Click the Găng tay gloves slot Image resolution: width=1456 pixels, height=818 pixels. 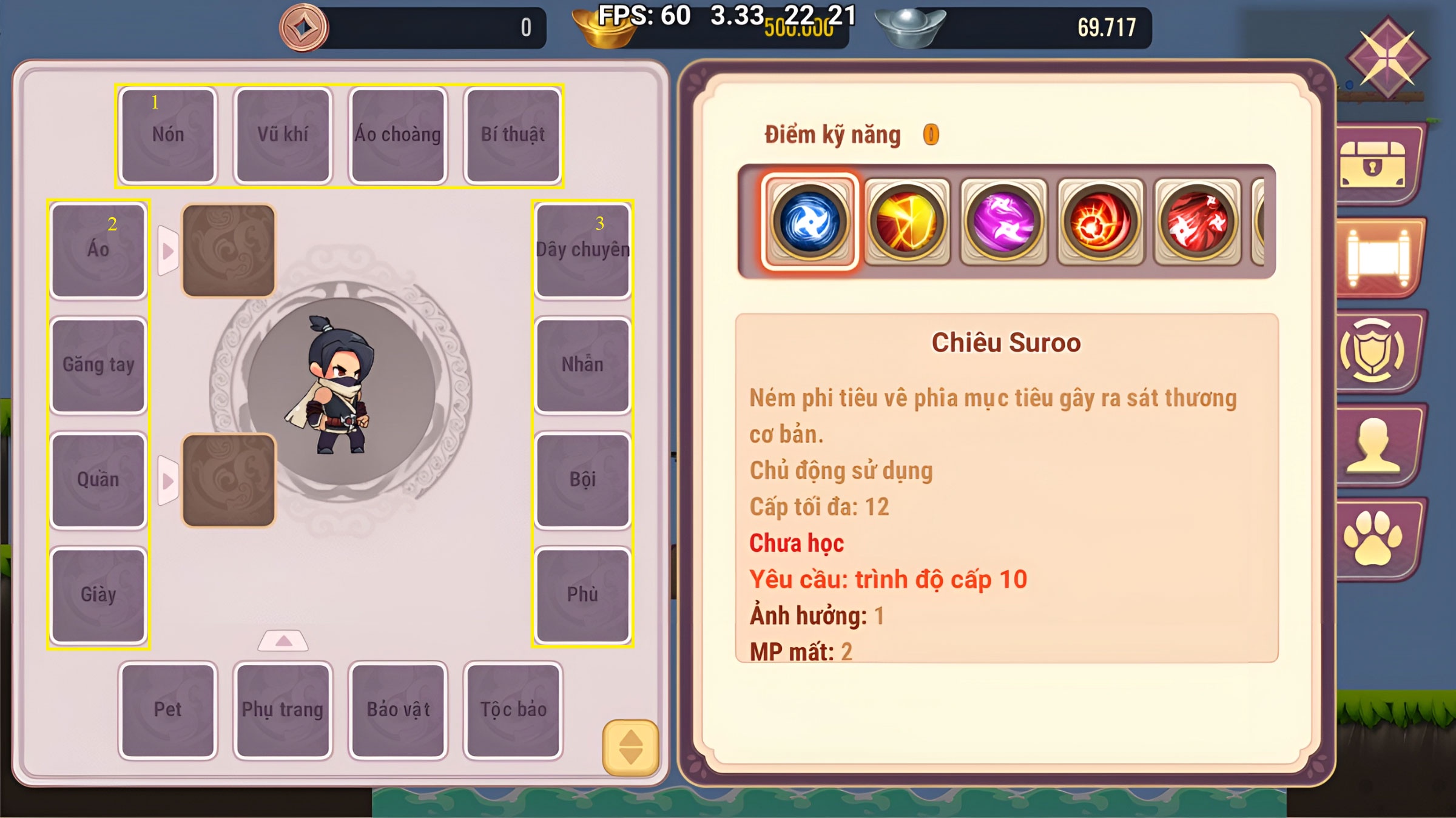(98, 365)
